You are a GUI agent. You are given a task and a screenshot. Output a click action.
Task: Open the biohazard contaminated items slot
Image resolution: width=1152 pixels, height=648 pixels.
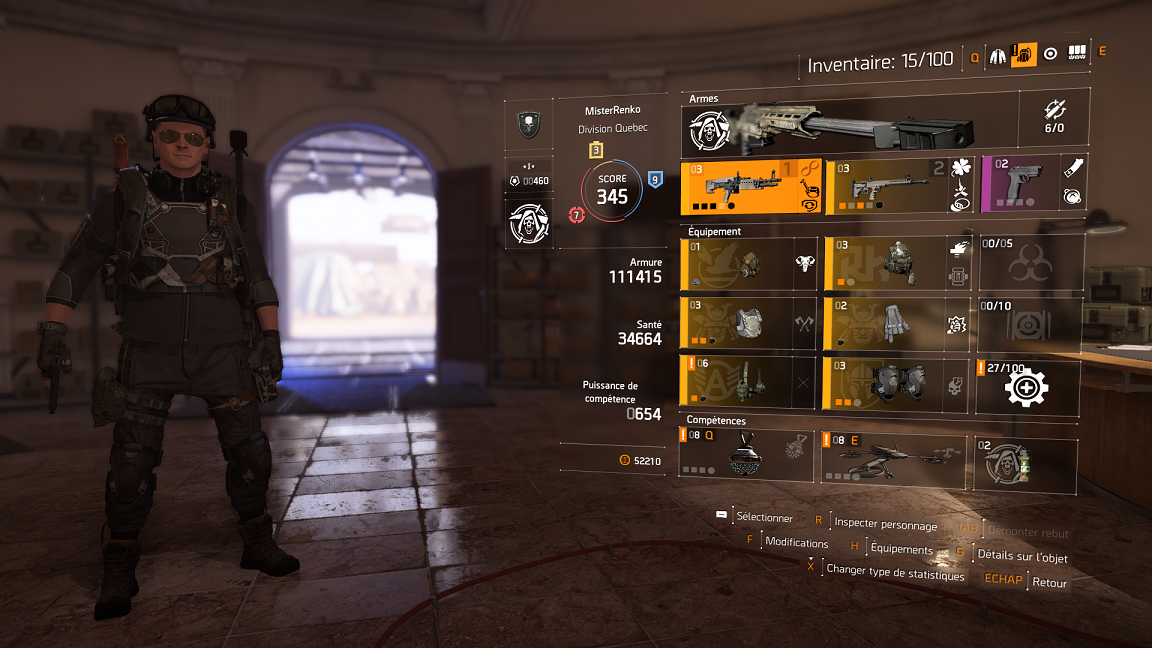[x=1027, y=263]
